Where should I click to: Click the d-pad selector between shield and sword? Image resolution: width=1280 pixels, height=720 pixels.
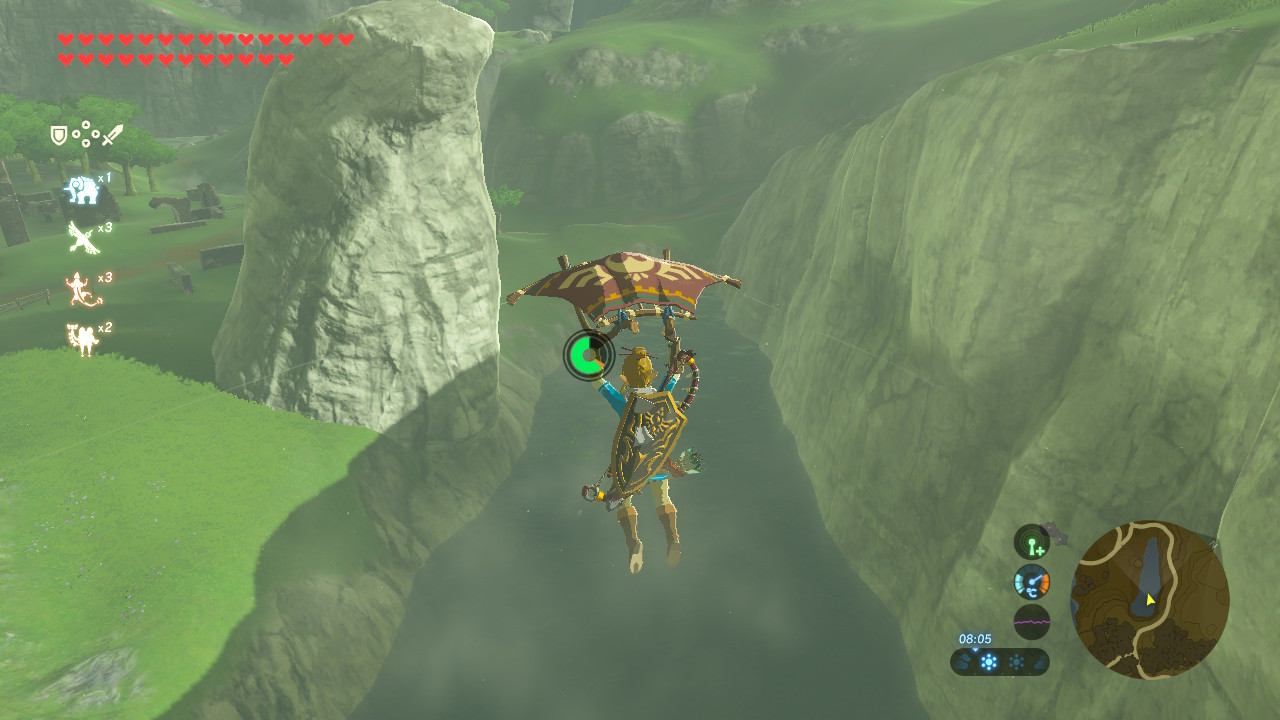[85, 134]
